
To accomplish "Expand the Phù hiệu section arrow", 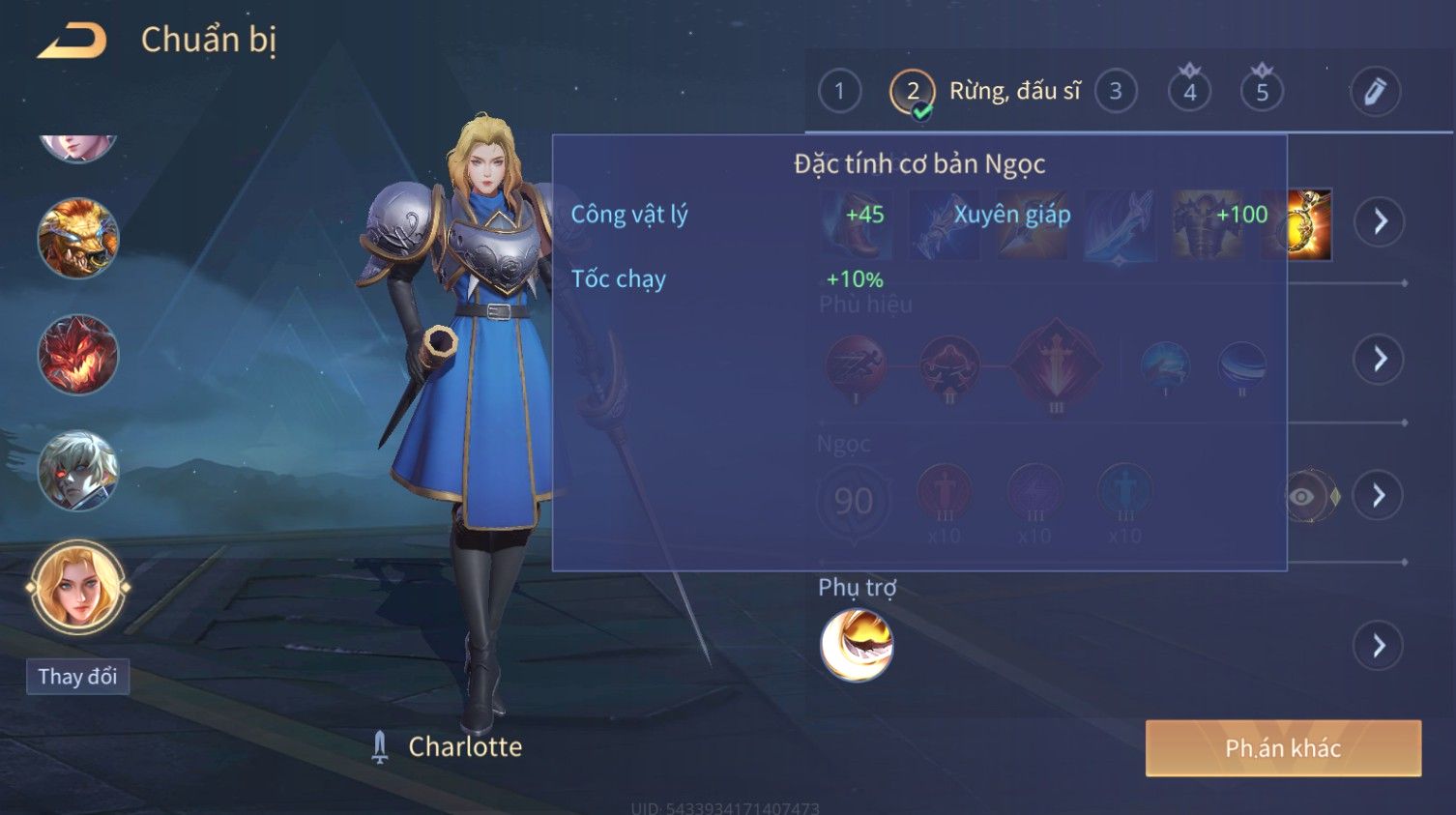I will [1380, 359].
